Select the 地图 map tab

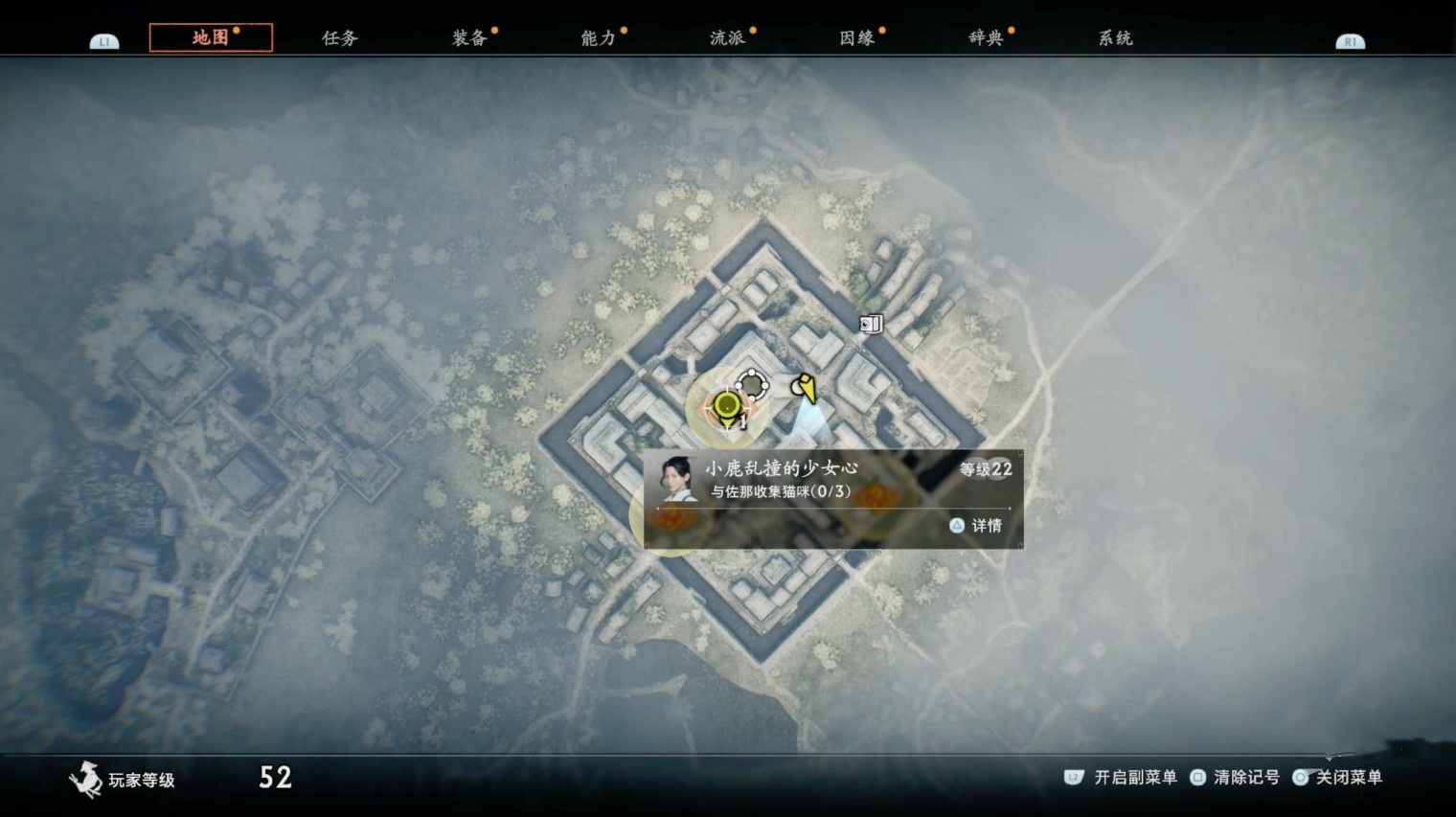click(211, 37)
